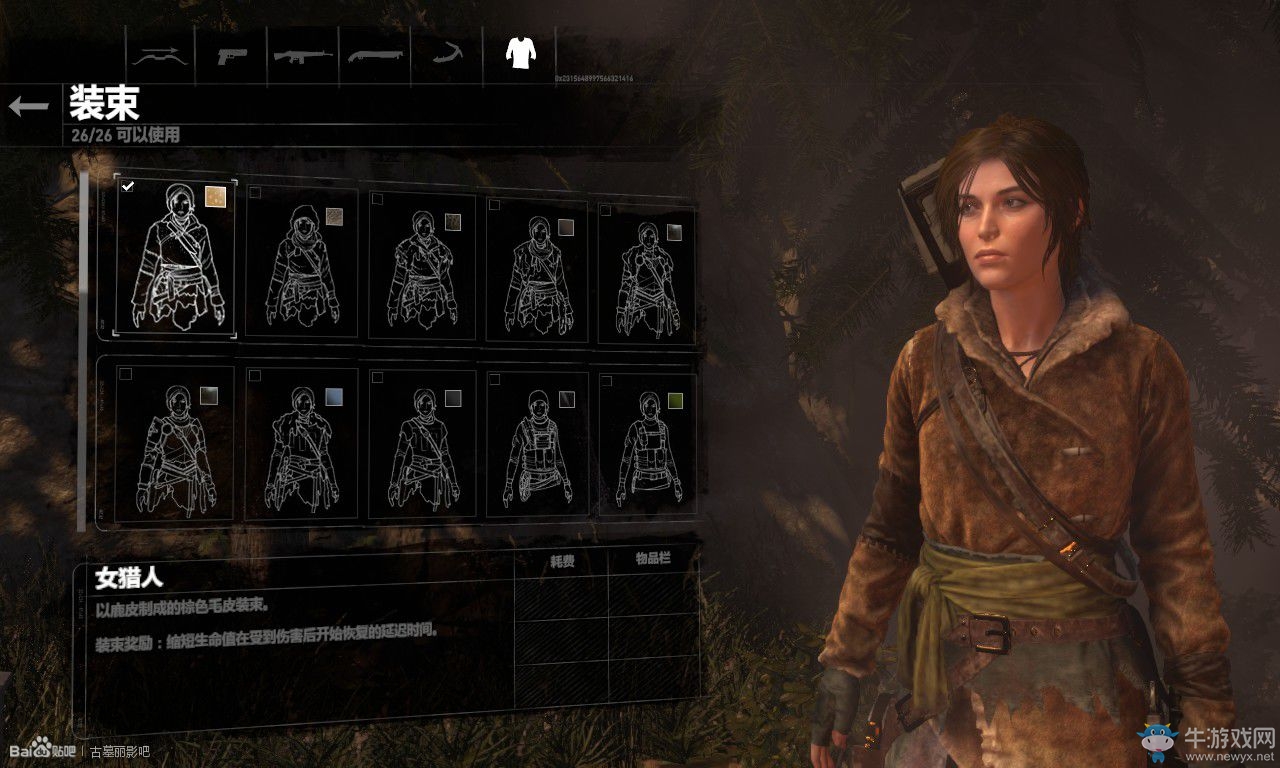1280x768 pixels.
Task: Select the assault rifle tab
Action: tap(303, 54)
